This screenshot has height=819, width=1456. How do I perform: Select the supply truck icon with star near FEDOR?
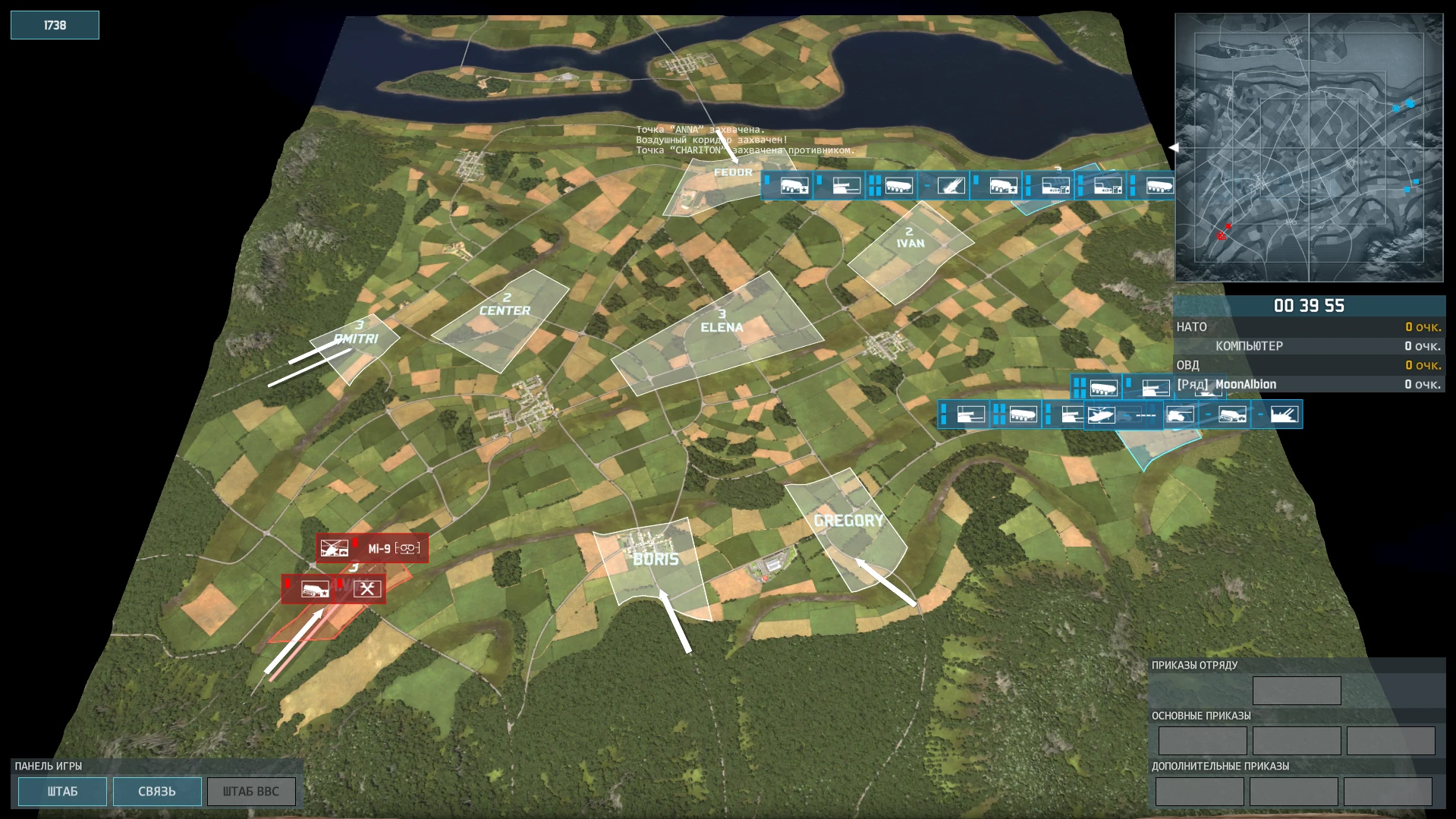794,186
